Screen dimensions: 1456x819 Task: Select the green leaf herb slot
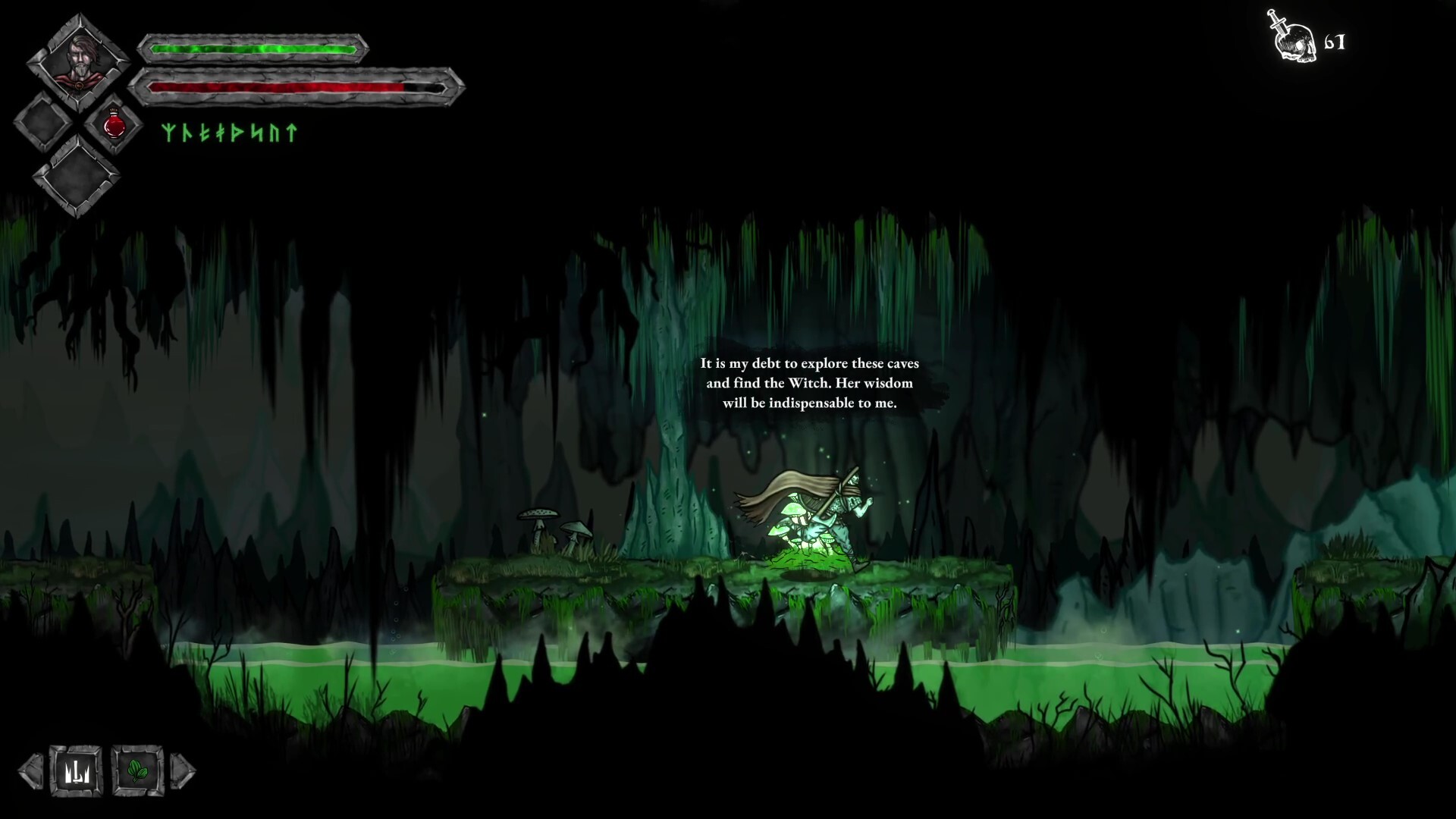point(137,771)
